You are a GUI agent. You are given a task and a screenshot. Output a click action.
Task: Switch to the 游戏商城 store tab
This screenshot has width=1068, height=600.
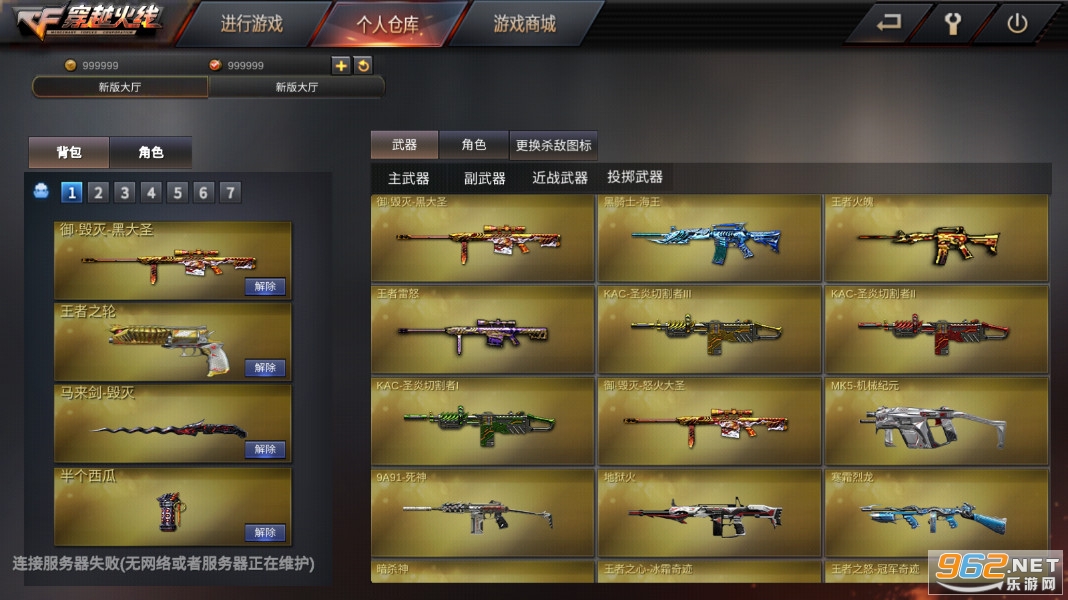click(524, 24)
